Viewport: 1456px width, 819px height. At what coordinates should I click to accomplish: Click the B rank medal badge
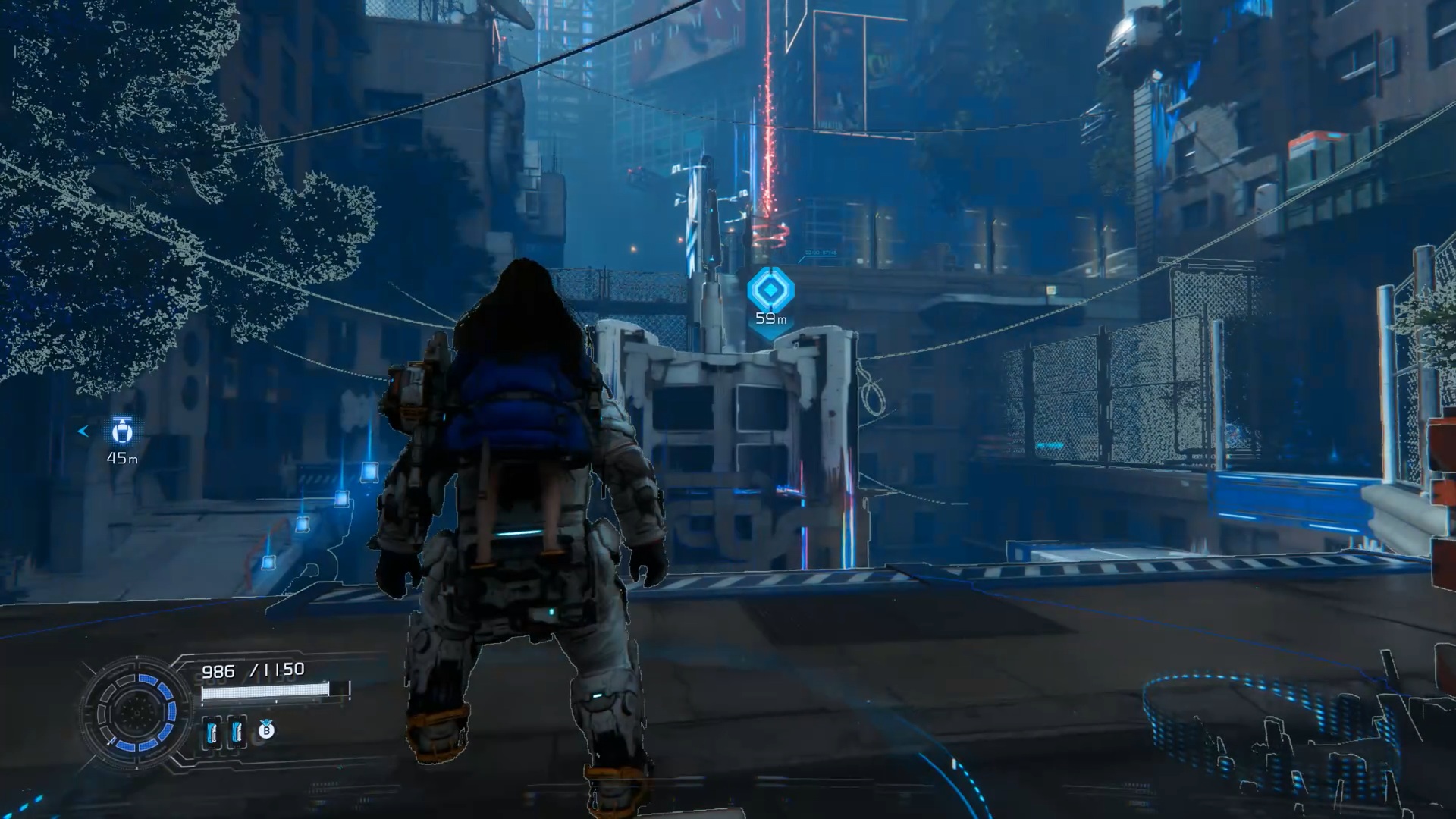coord(266,730)
